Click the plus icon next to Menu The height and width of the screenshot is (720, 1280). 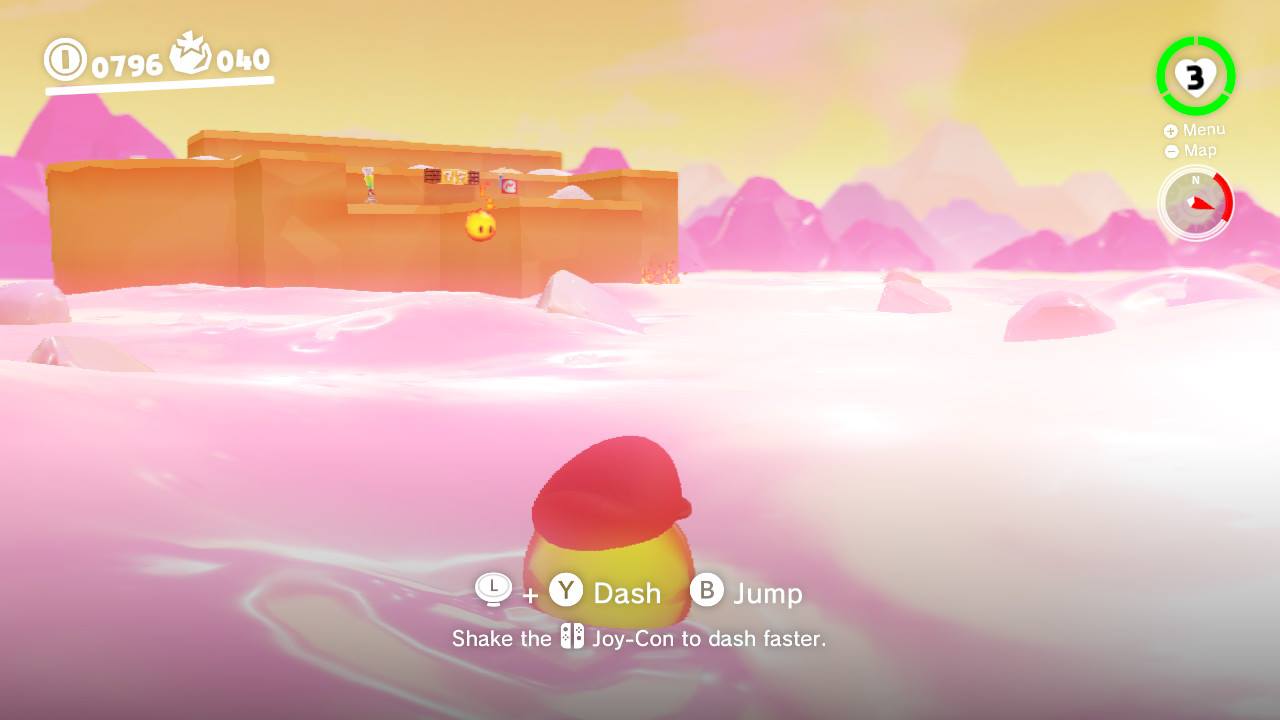pos(1170,129)
